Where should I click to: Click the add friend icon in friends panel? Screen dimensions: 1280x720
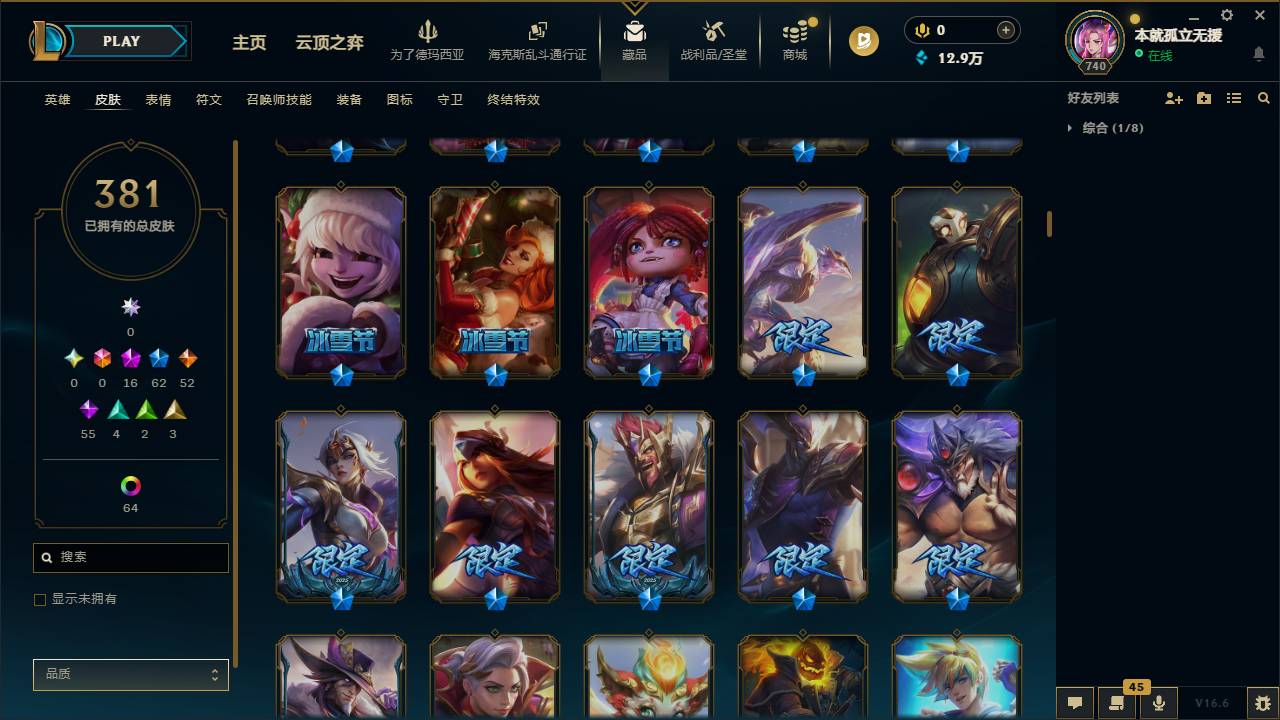click(x=1172, y=97)
